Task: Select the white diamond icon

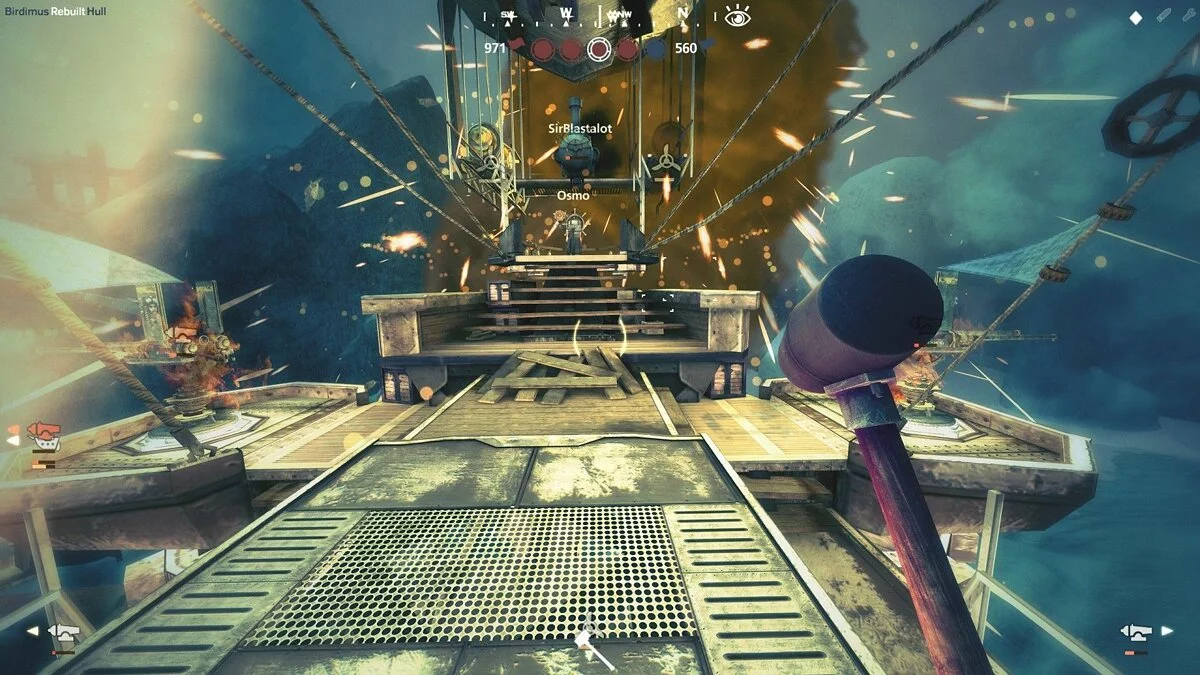Action: (1135, 17)
